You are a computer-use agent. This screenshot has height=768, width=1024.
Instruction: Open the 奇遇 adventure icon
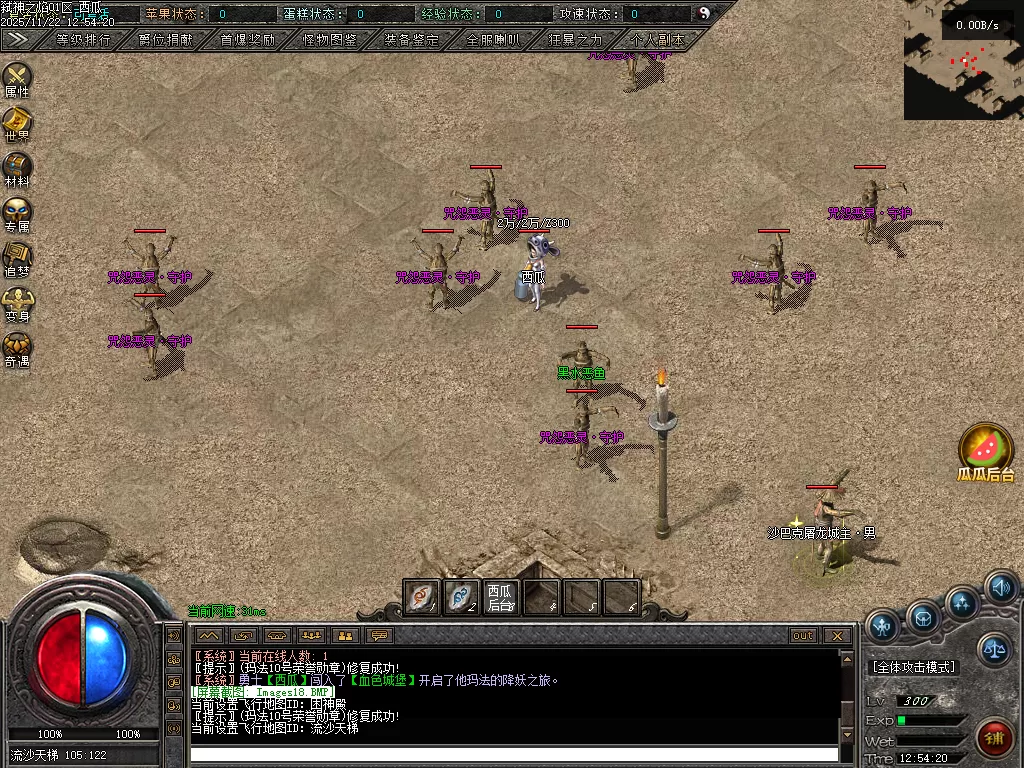(17, 347)
